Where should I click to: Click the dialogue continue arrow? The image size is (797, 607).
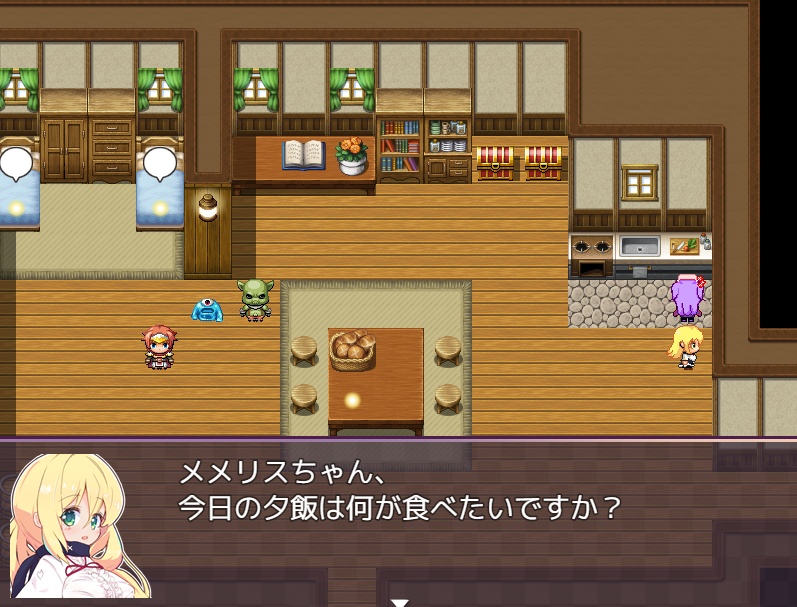pyautogui.click(x=399, y=602)
